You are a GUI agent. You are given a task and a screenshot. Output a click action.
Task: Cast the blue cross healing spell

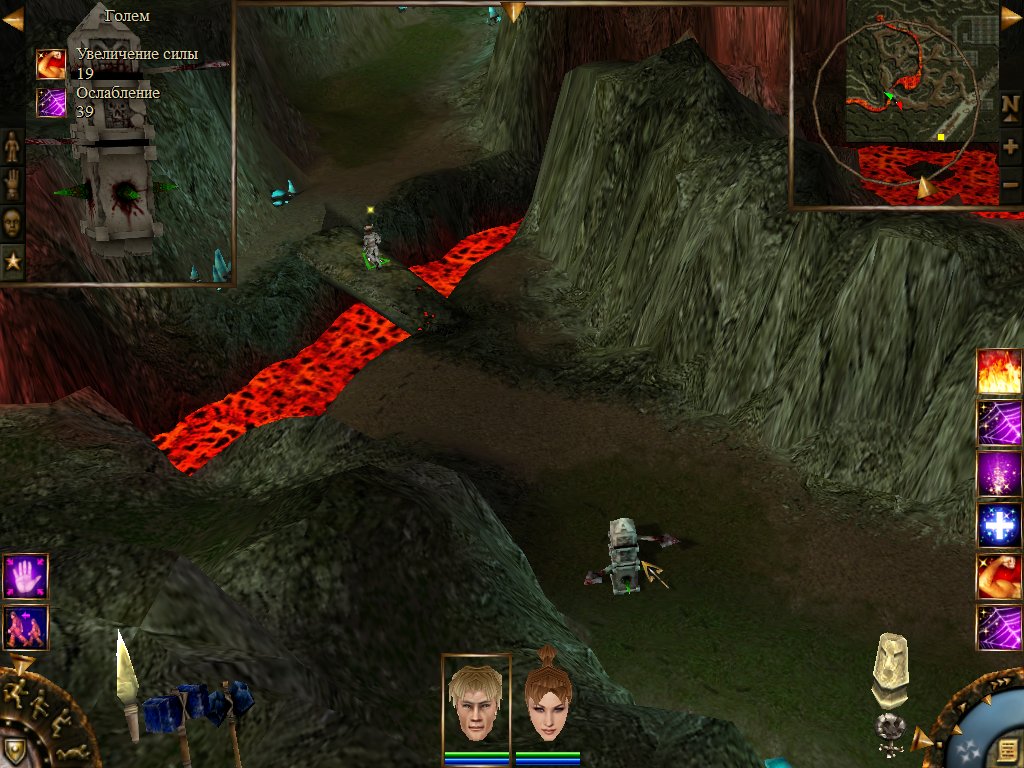coord(999,526)
